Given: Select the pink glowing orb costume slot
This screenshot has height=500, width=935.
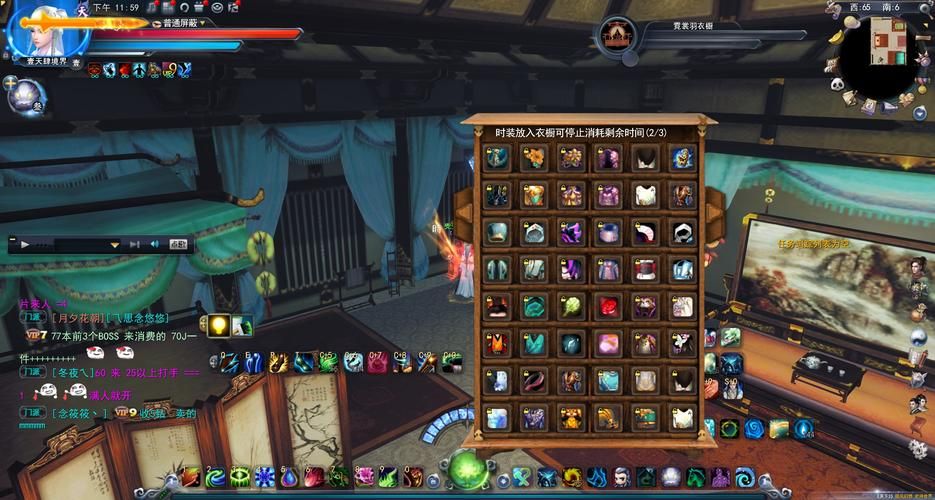Looking at the screenshot, I should click(608, 344).
